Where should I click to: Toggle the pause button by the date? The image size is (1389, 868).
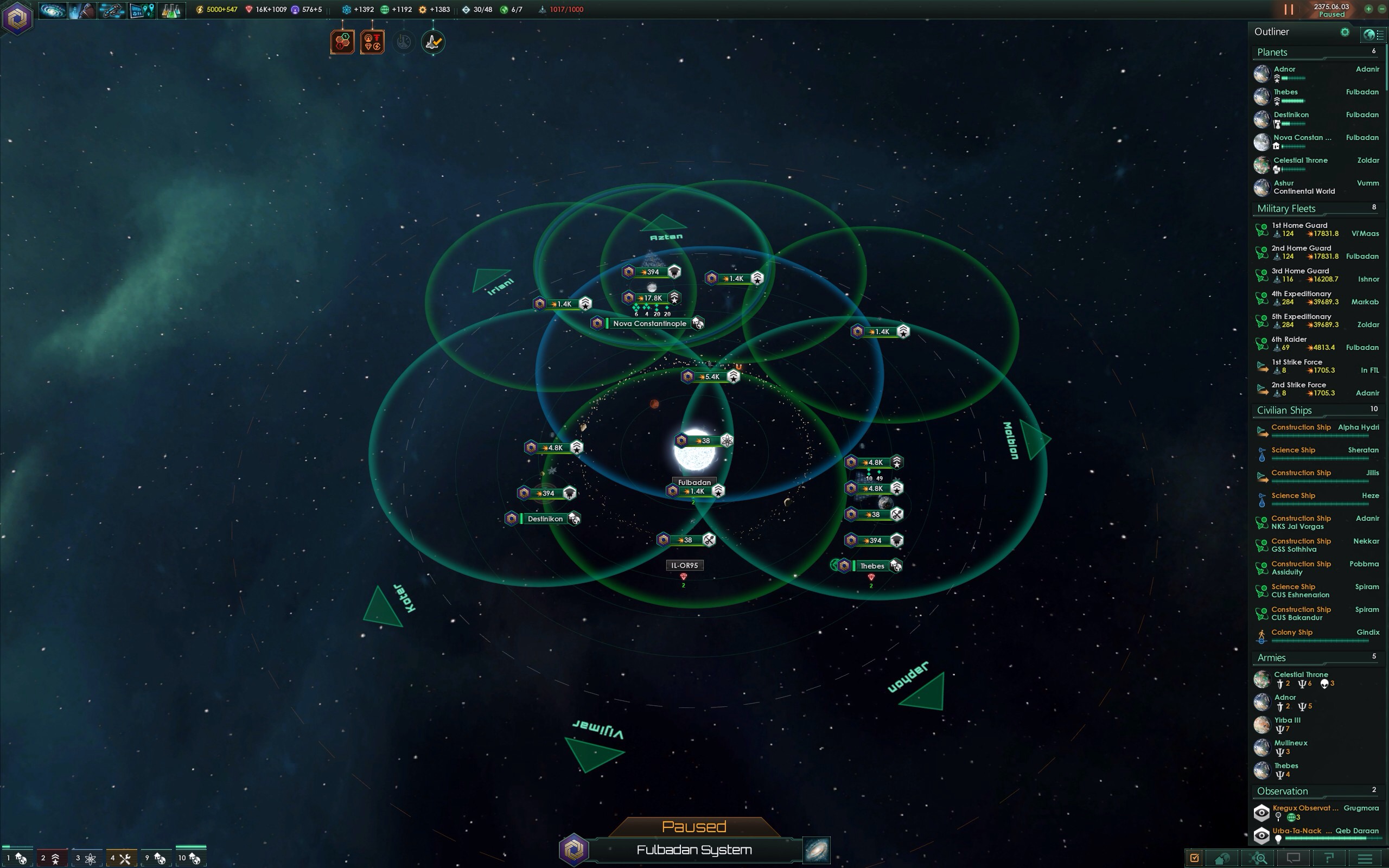tap(1289, 9)
